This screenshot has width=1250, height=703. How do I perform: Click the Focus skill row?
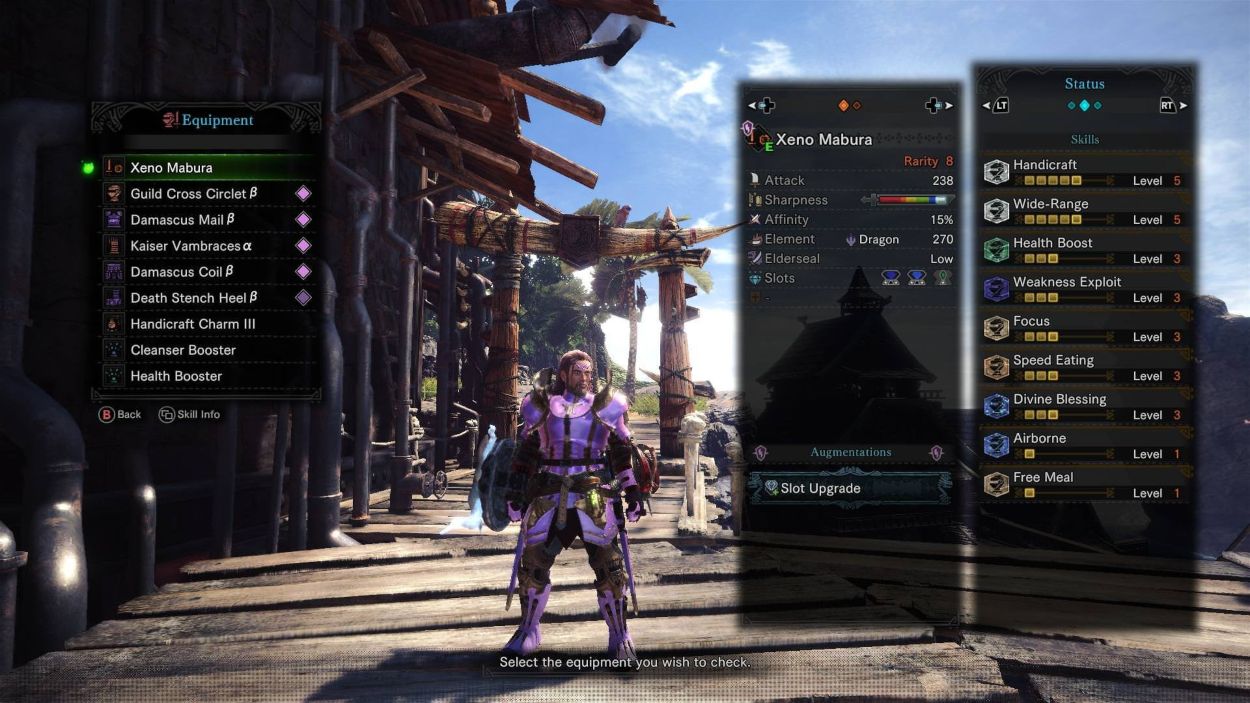point(1085,328)
